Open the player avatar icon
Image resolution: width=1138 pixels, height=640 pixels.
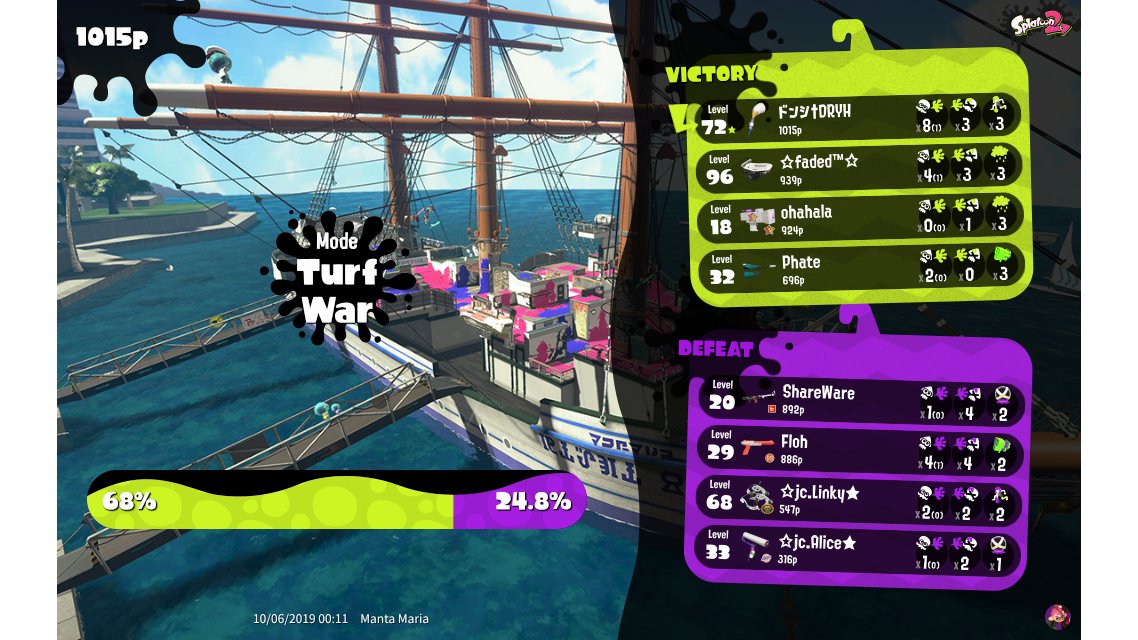click(1057, 616)
